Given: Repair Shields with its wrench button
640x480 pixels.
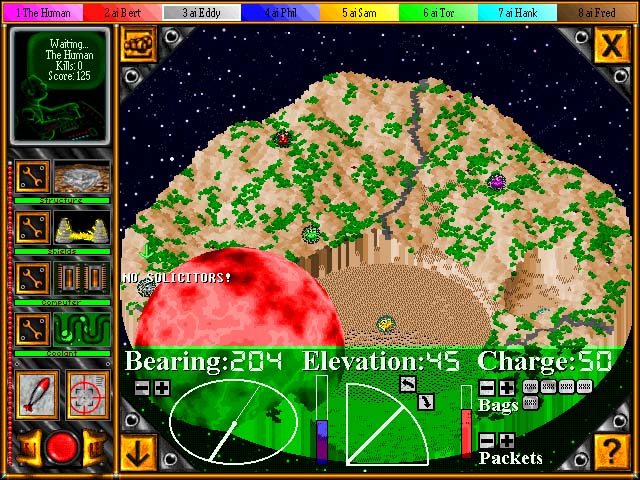Looking at the screenshot, I should point(33,228).
